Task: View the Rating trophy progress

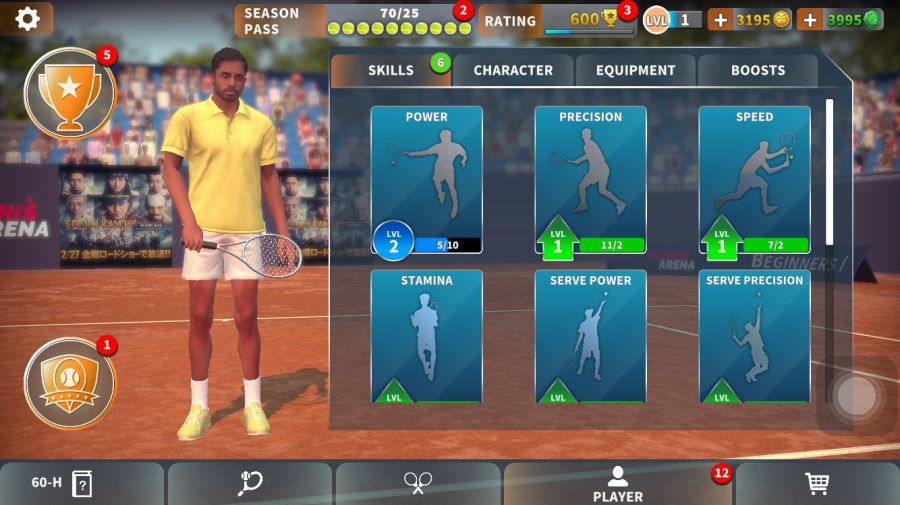Action: [x=556, y=20]
